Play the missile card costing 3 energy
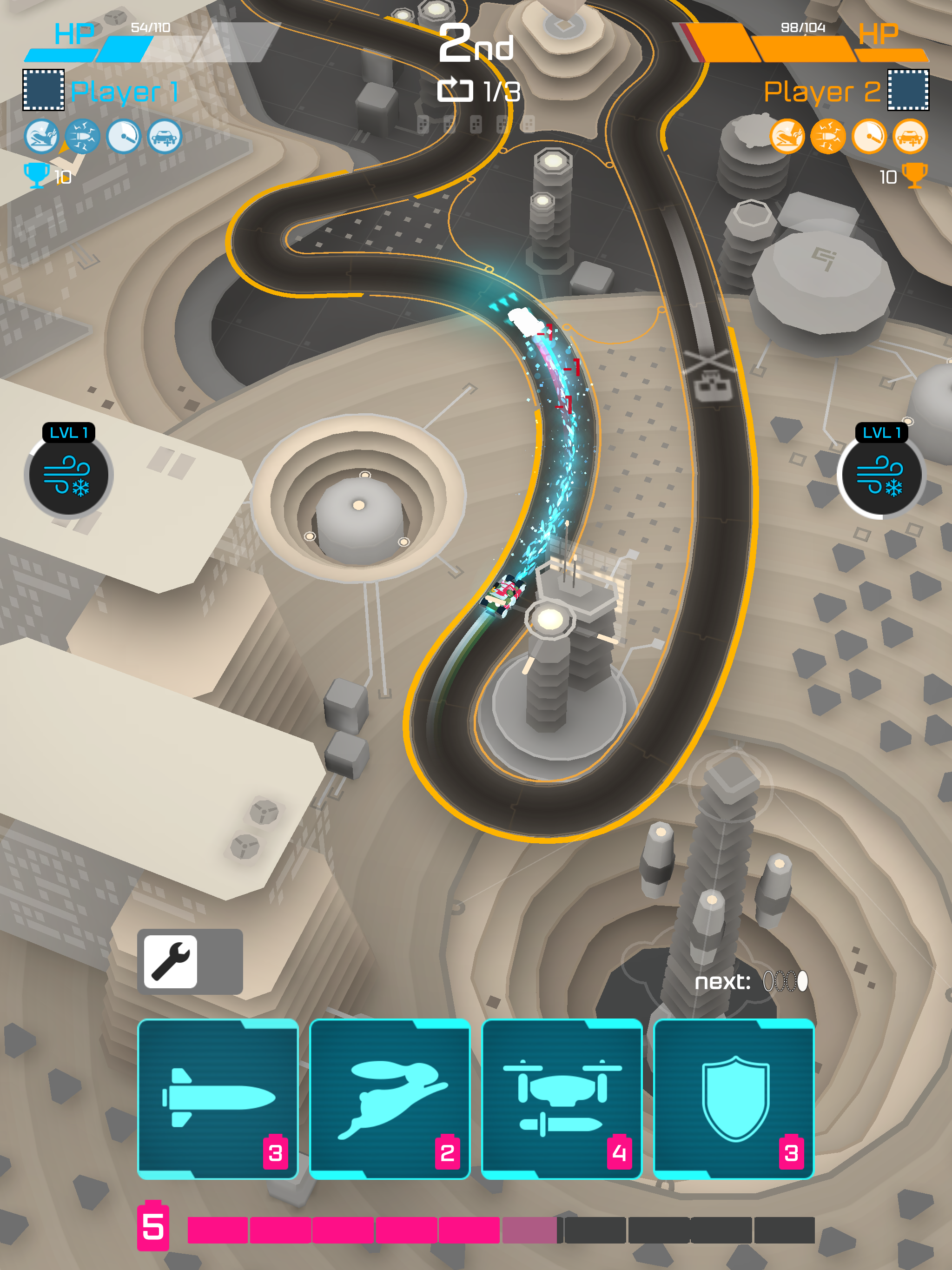 tap(218, 1099)
